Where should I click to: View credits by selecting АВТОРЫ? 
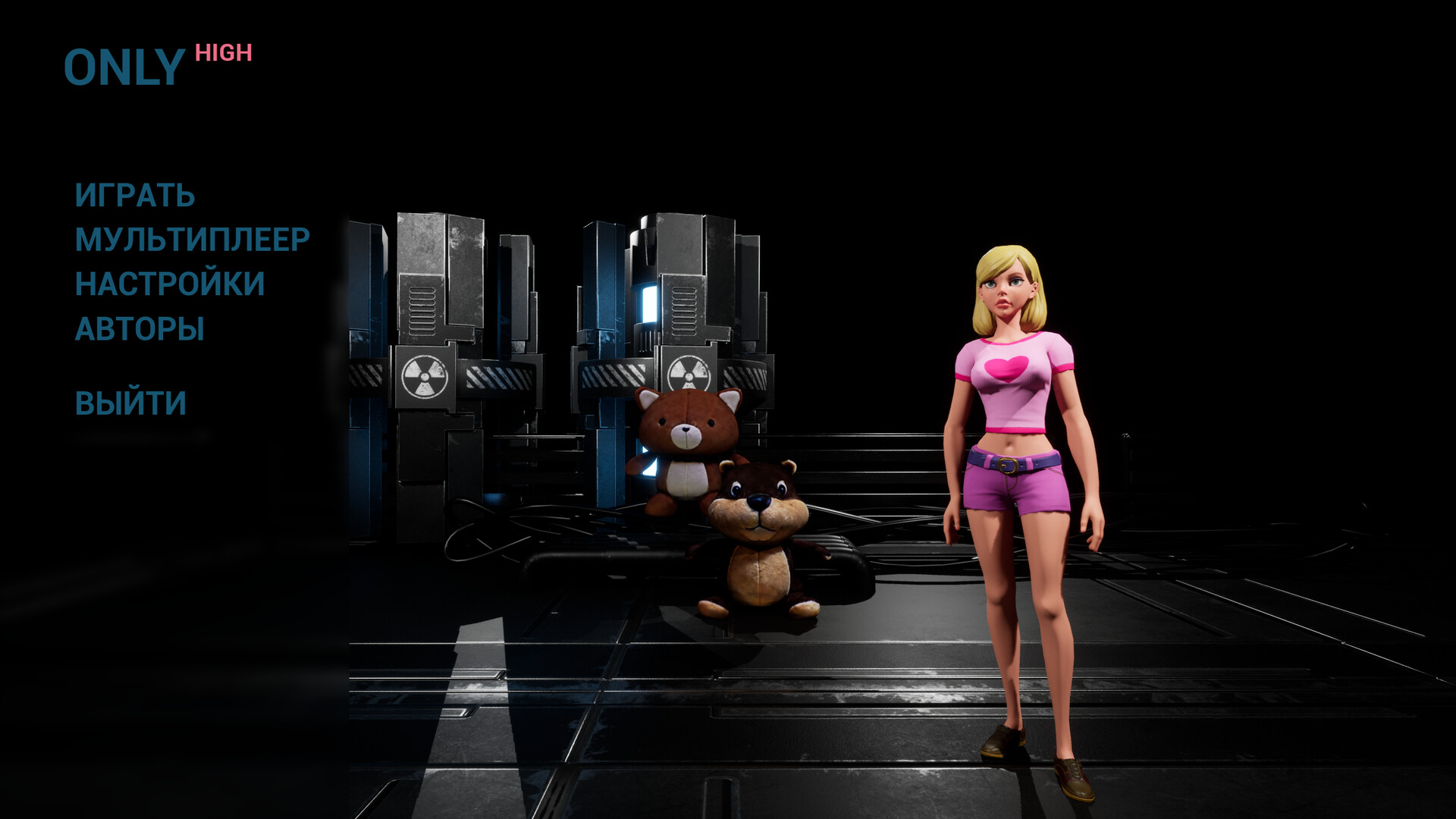pos(140,329)
